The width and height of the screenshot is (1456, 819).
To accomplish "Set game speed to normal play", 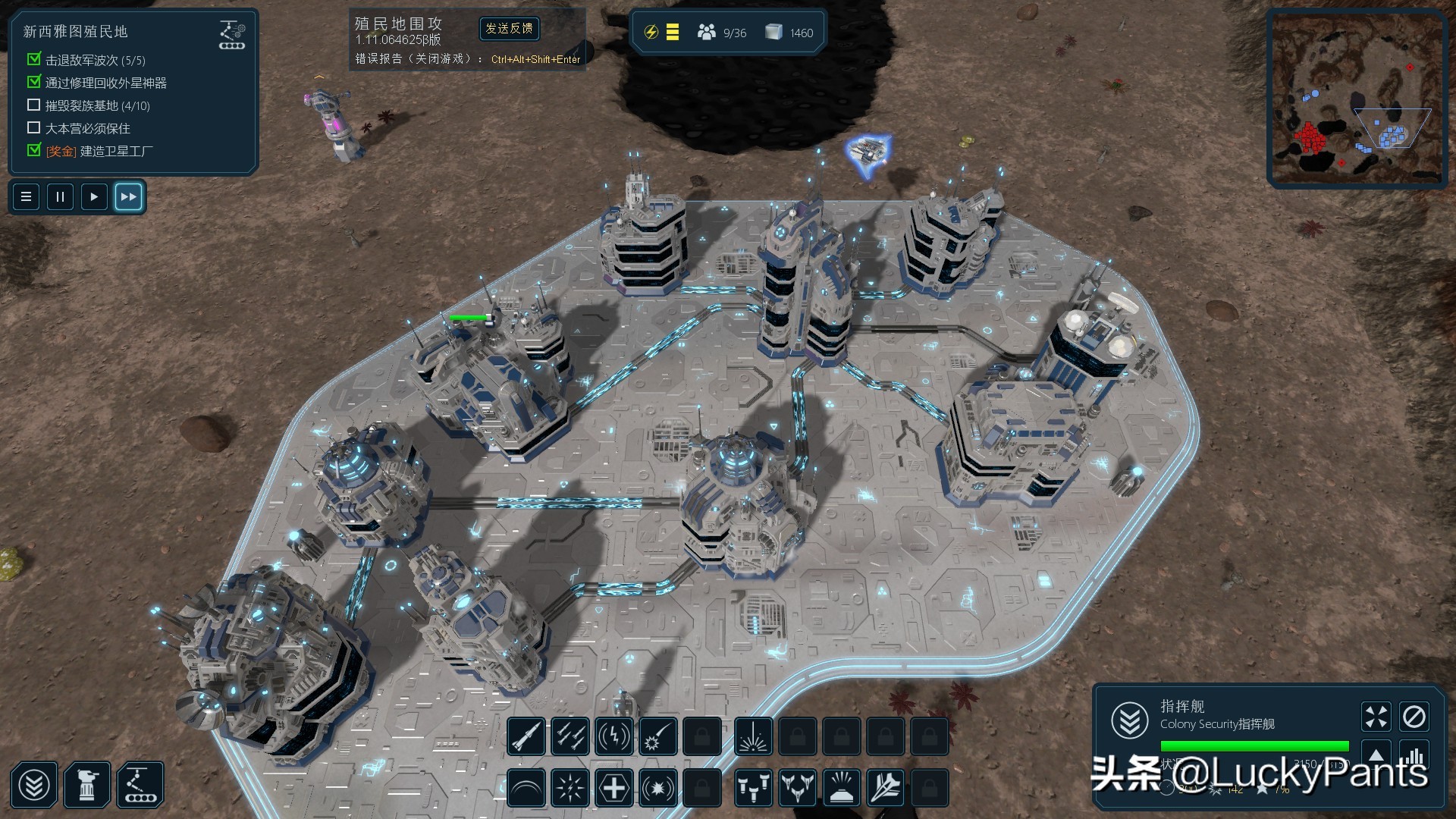I will 94,197.
